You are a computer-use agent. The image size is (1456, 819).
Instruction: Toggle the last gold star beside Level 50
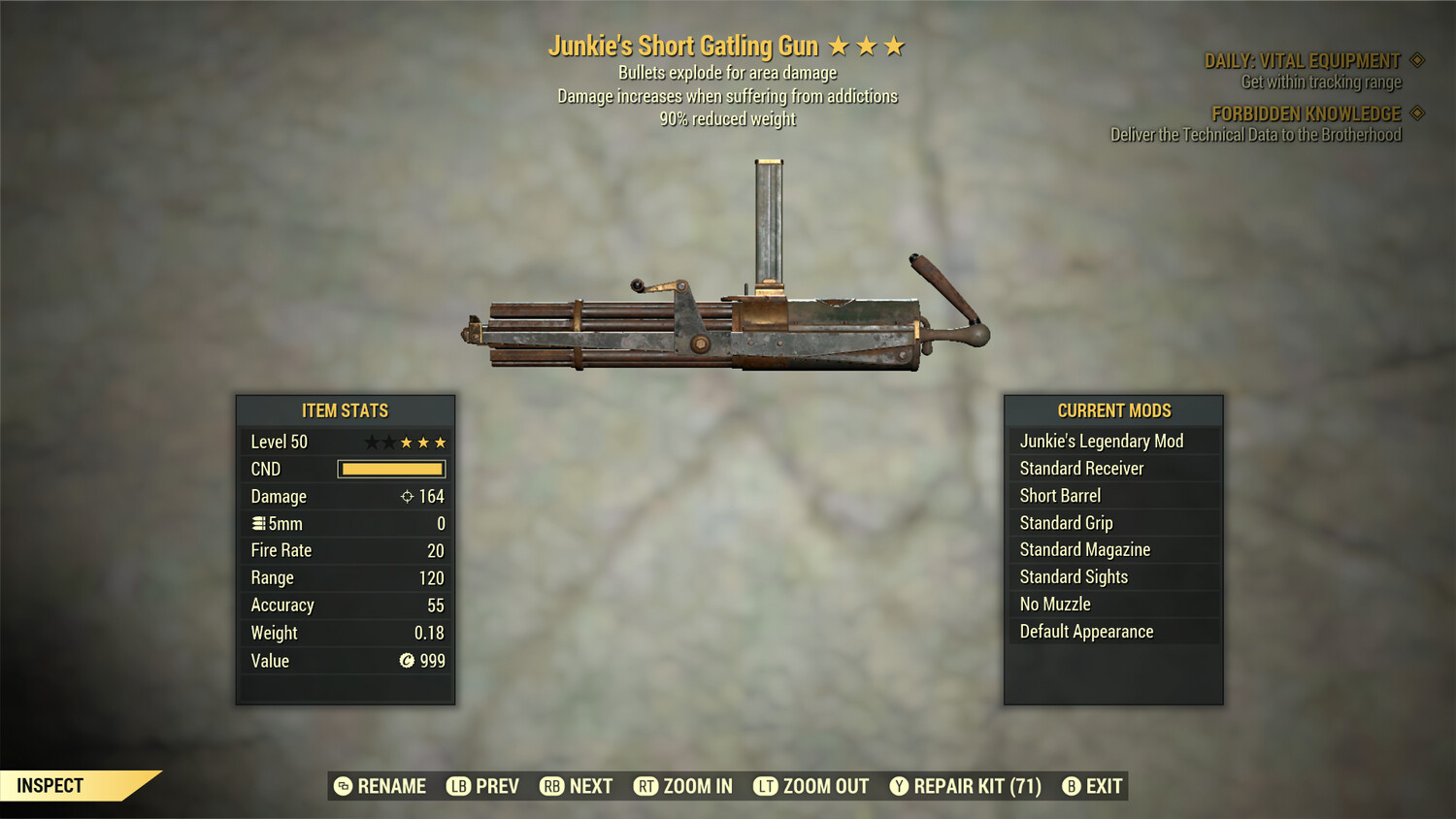pos(440,442)
